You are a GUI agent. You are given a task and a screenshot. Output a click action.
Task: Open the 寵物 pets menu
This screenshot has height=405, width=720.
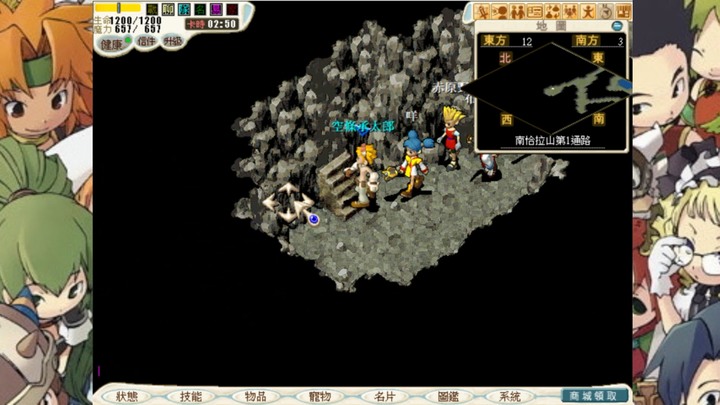tap(319, 396)
